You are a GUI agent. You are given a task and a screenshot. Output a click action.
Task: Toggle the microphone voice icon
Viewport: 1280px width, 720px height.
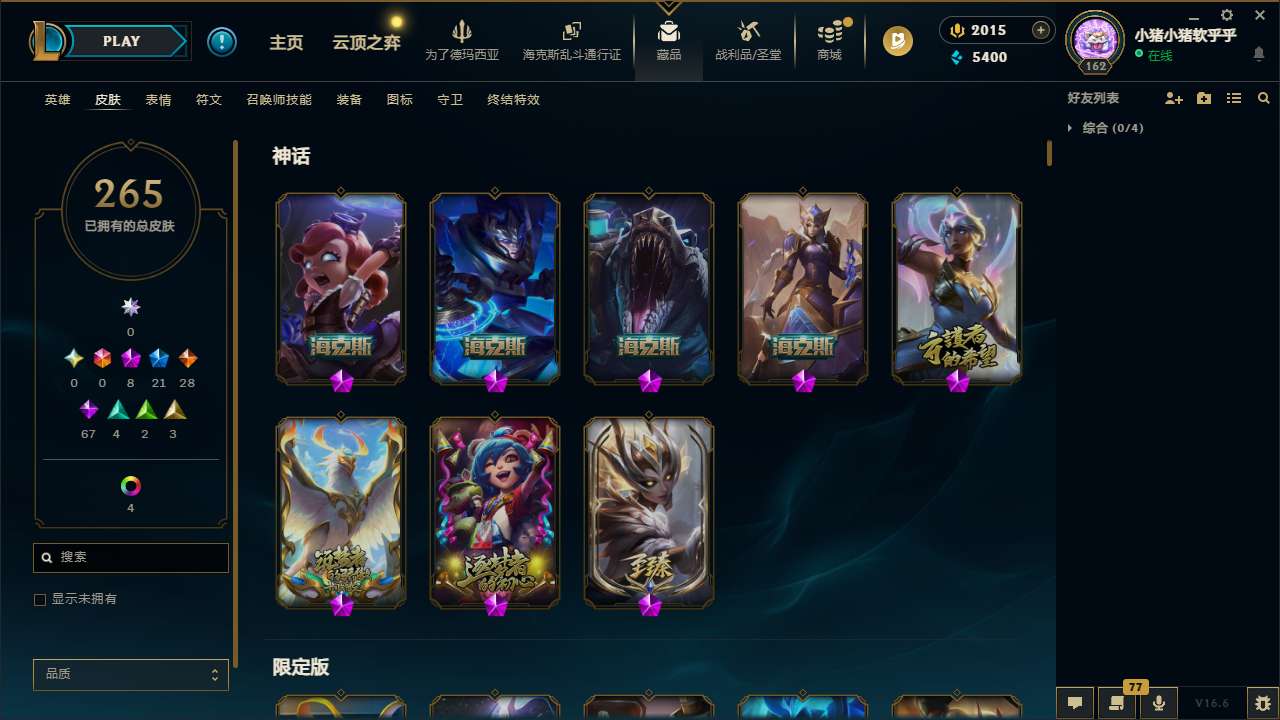coord(1158,703)
